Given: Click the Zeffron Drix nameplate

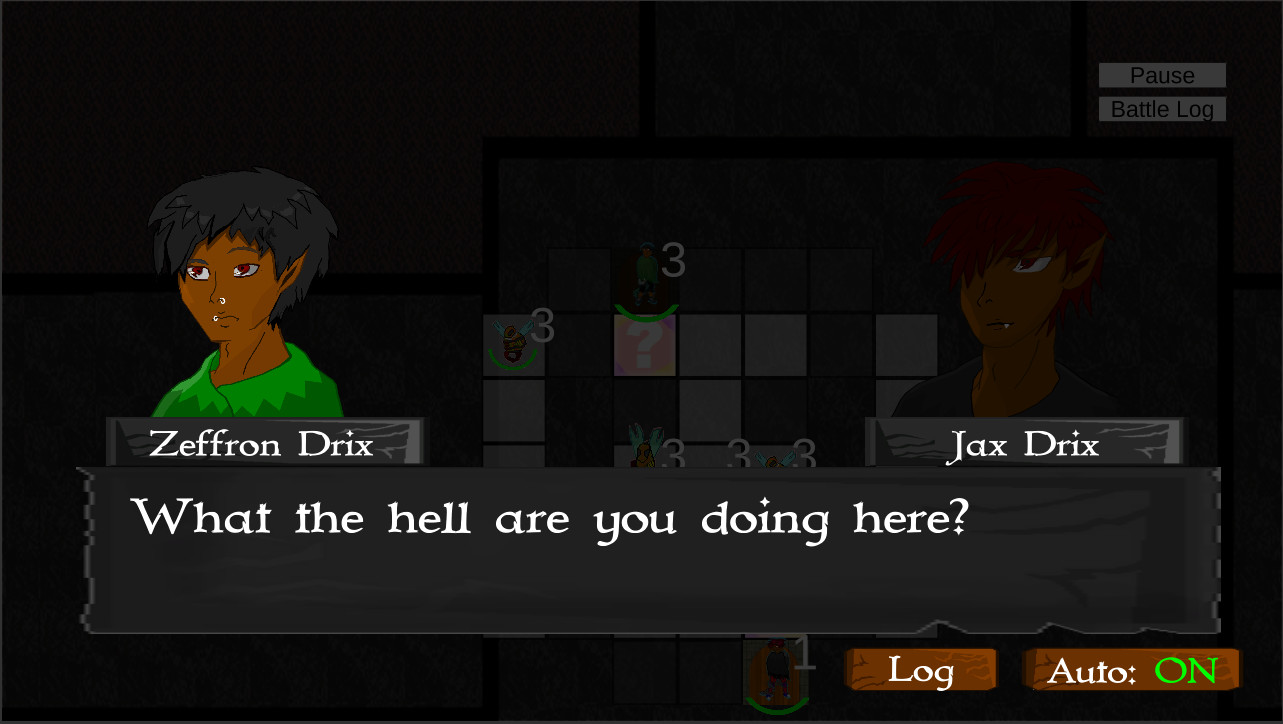Looking at the screenshot, I should (263, 445).
